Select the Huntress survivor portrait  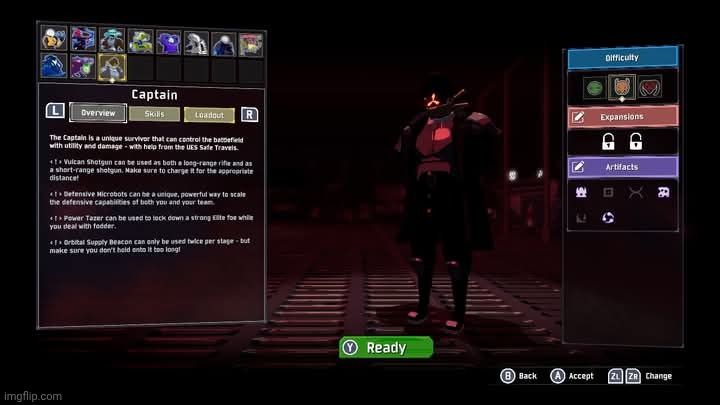coord(83,40)
